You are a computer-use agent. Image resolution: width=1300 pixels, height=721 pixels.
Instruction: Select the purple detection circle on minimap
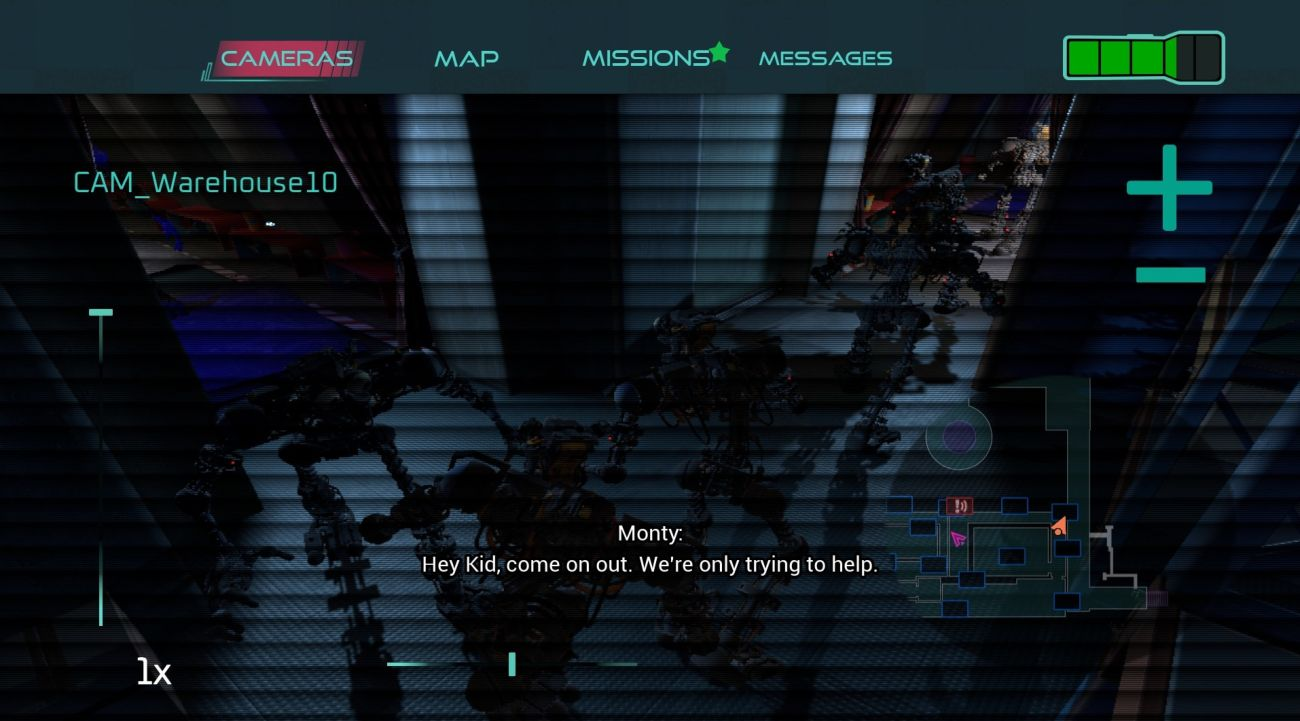click(x=957, y=435)
